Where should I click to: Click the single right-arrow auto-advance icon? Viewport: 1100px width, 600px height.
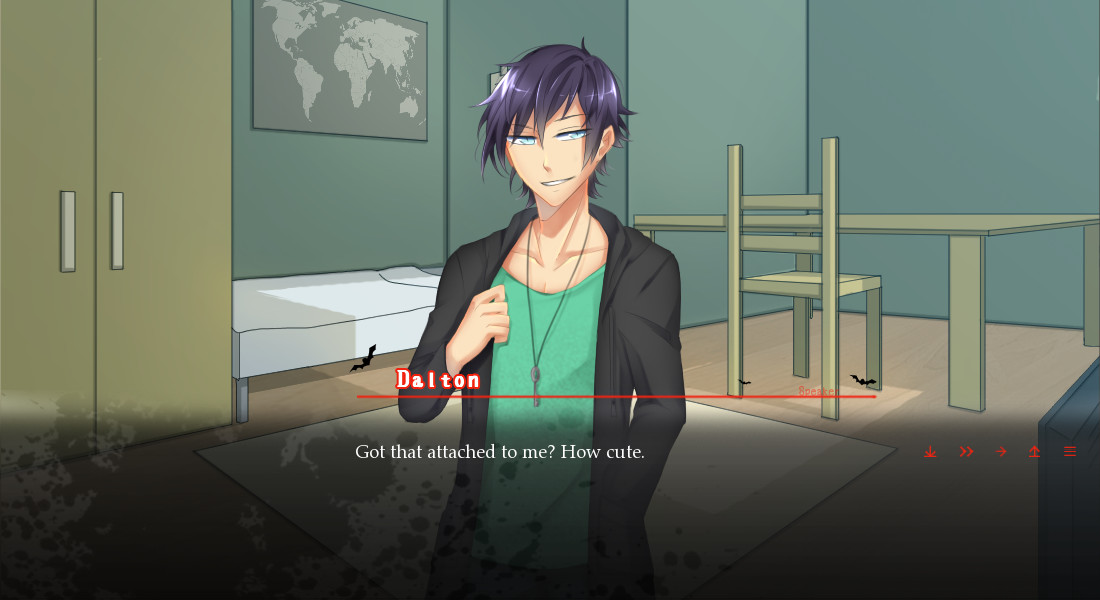[x=1000, y=452]
